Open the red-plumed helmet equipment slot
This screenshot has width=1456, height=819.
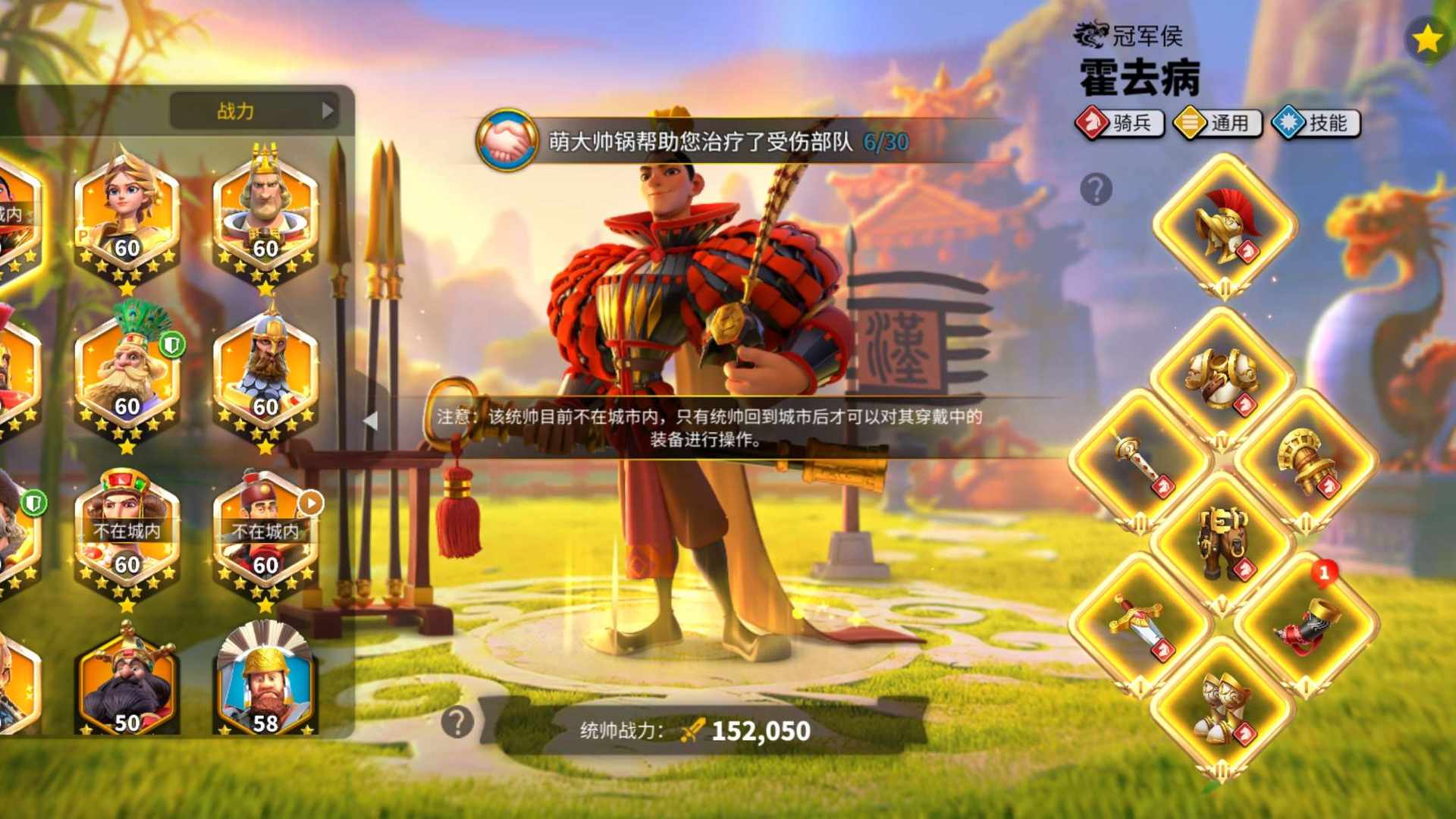(1225, 225)
